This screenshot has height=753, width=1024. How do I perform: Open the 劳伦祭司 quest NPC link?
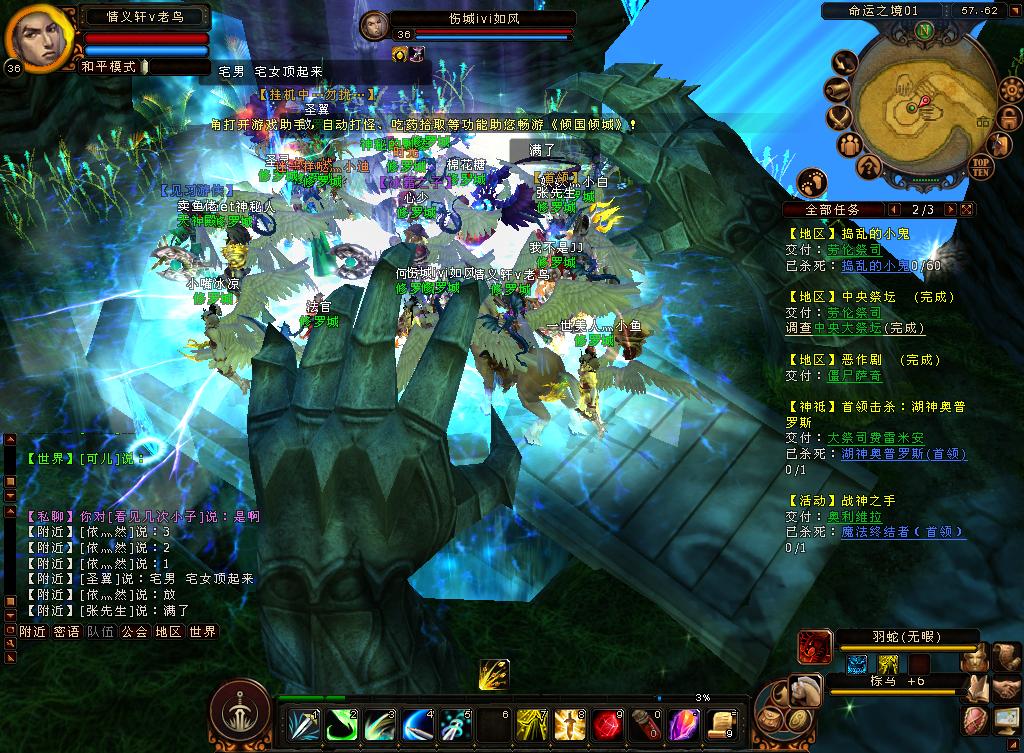(854, 250)
